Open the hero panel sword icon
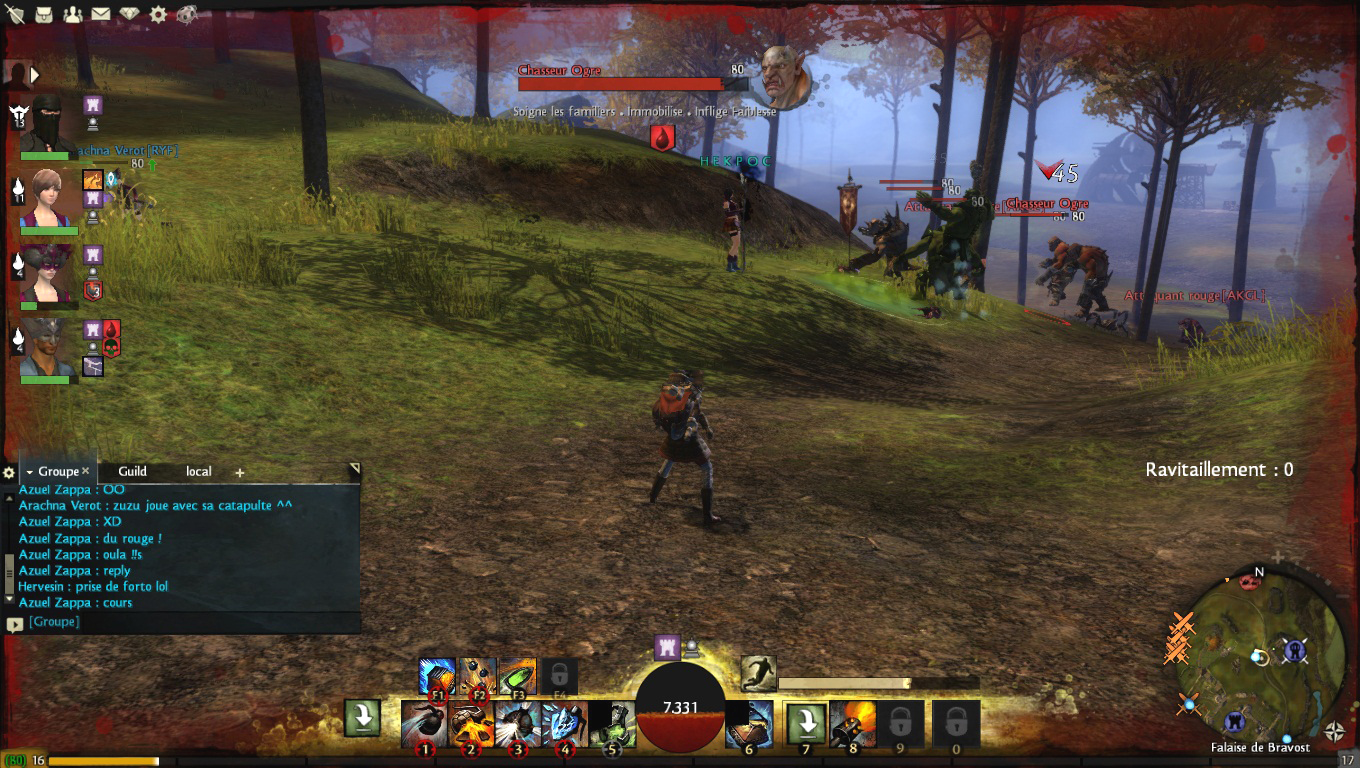 click(15, 14)
